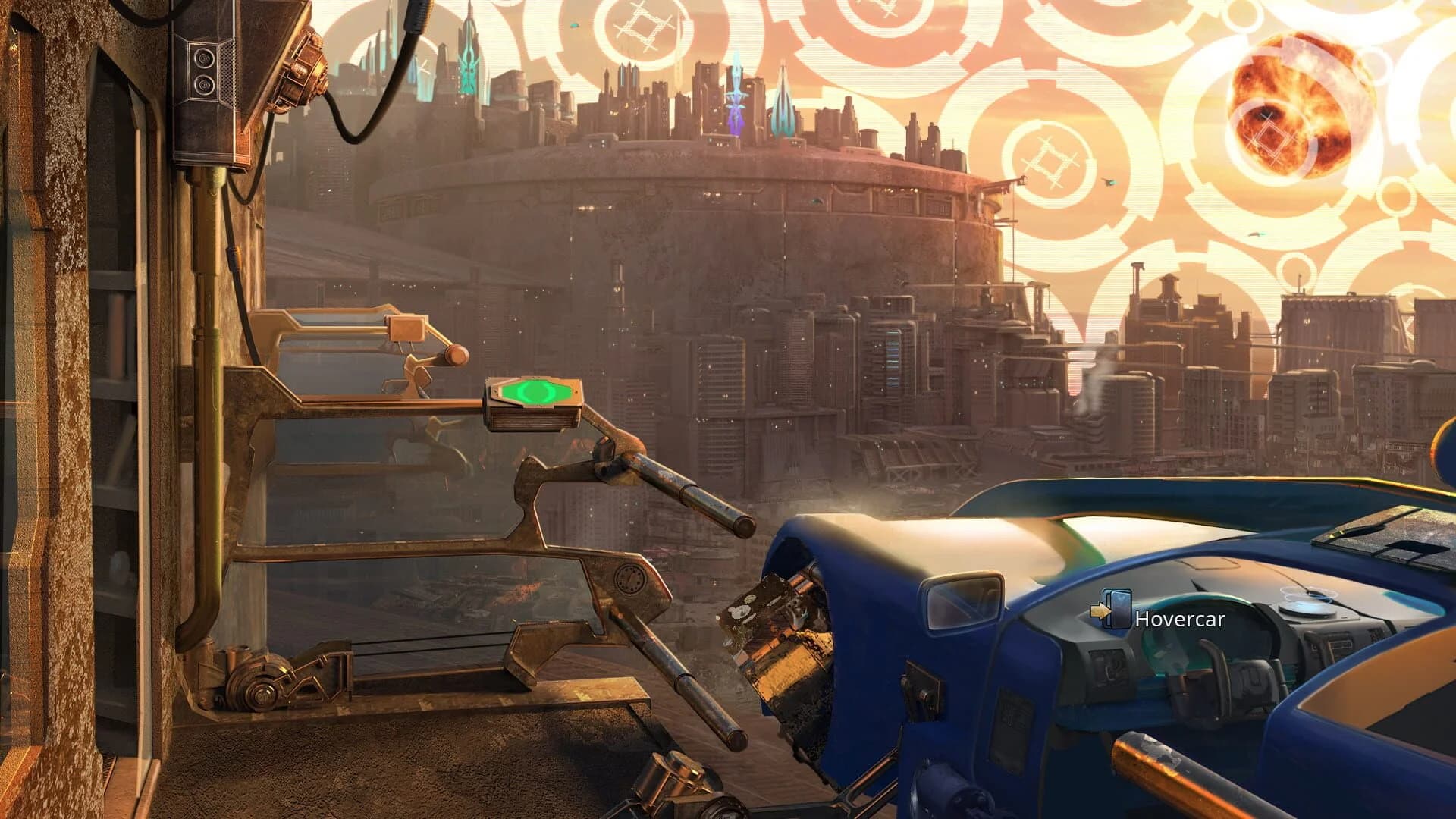Click the green scanner display on the docking arm

(535, 391)
